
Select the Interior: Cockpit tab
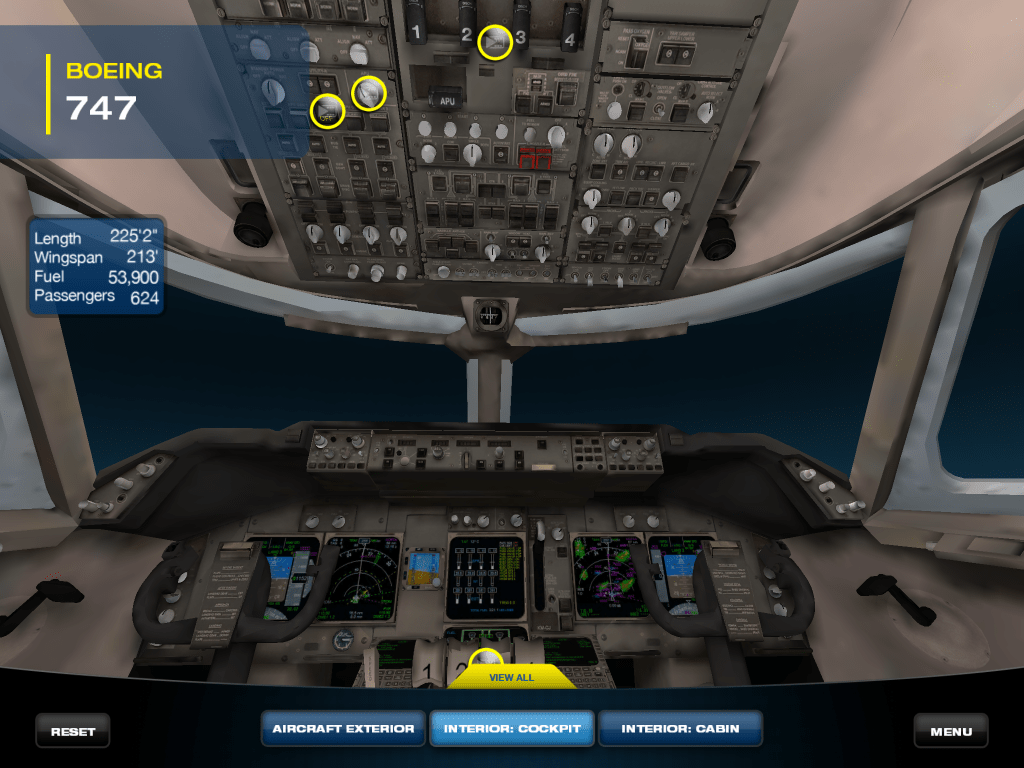click(512, 729)
